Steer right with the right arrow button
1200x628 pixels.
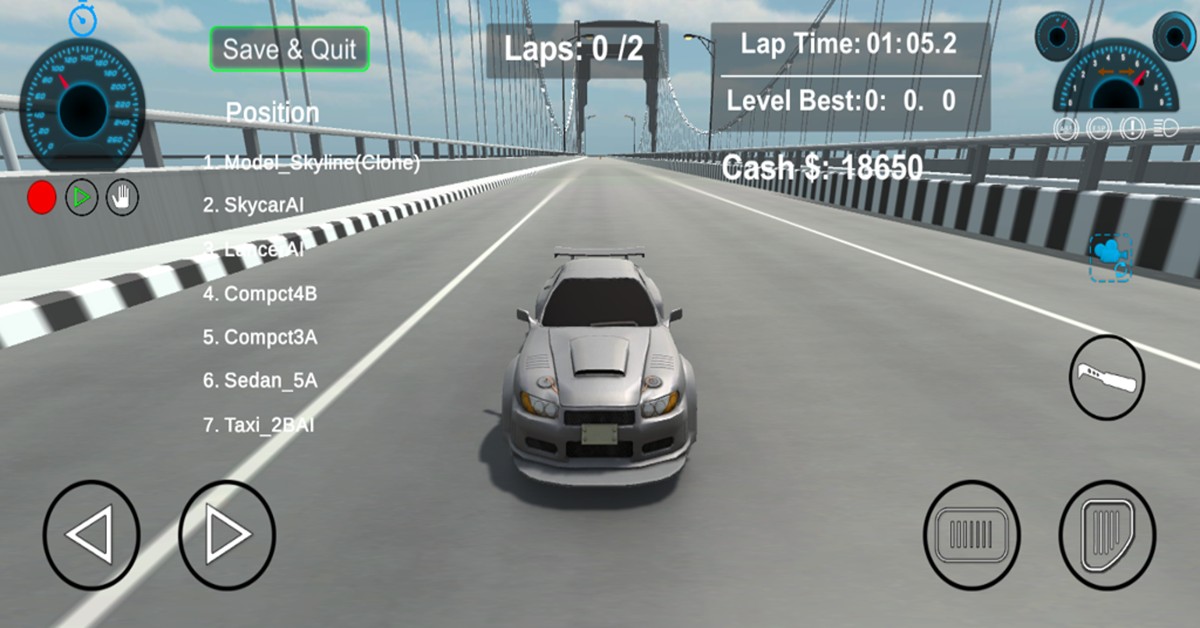pos(227,536)
